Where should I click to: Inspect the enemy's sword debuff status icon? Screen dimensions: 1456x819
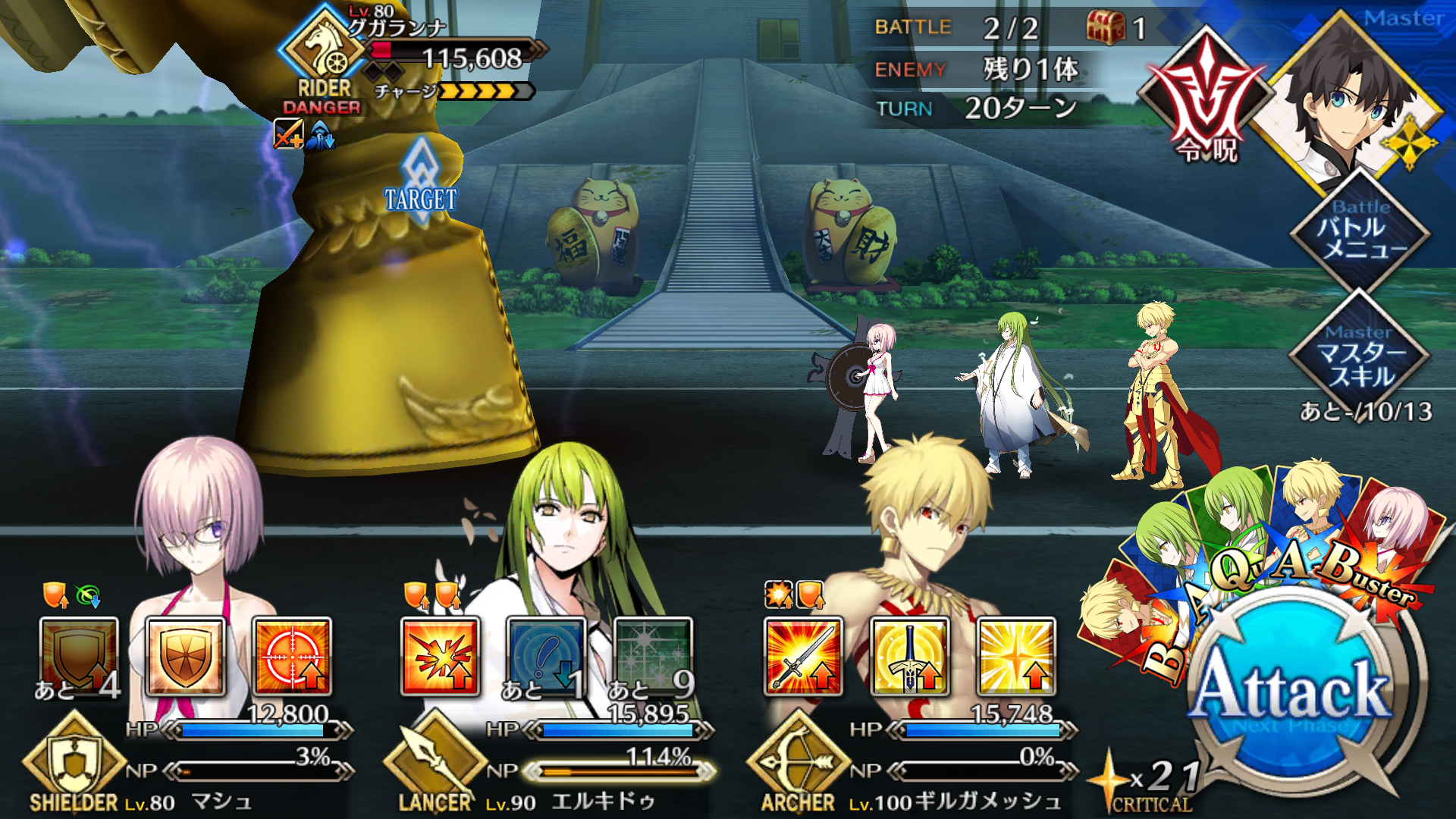tap(288, 135)
